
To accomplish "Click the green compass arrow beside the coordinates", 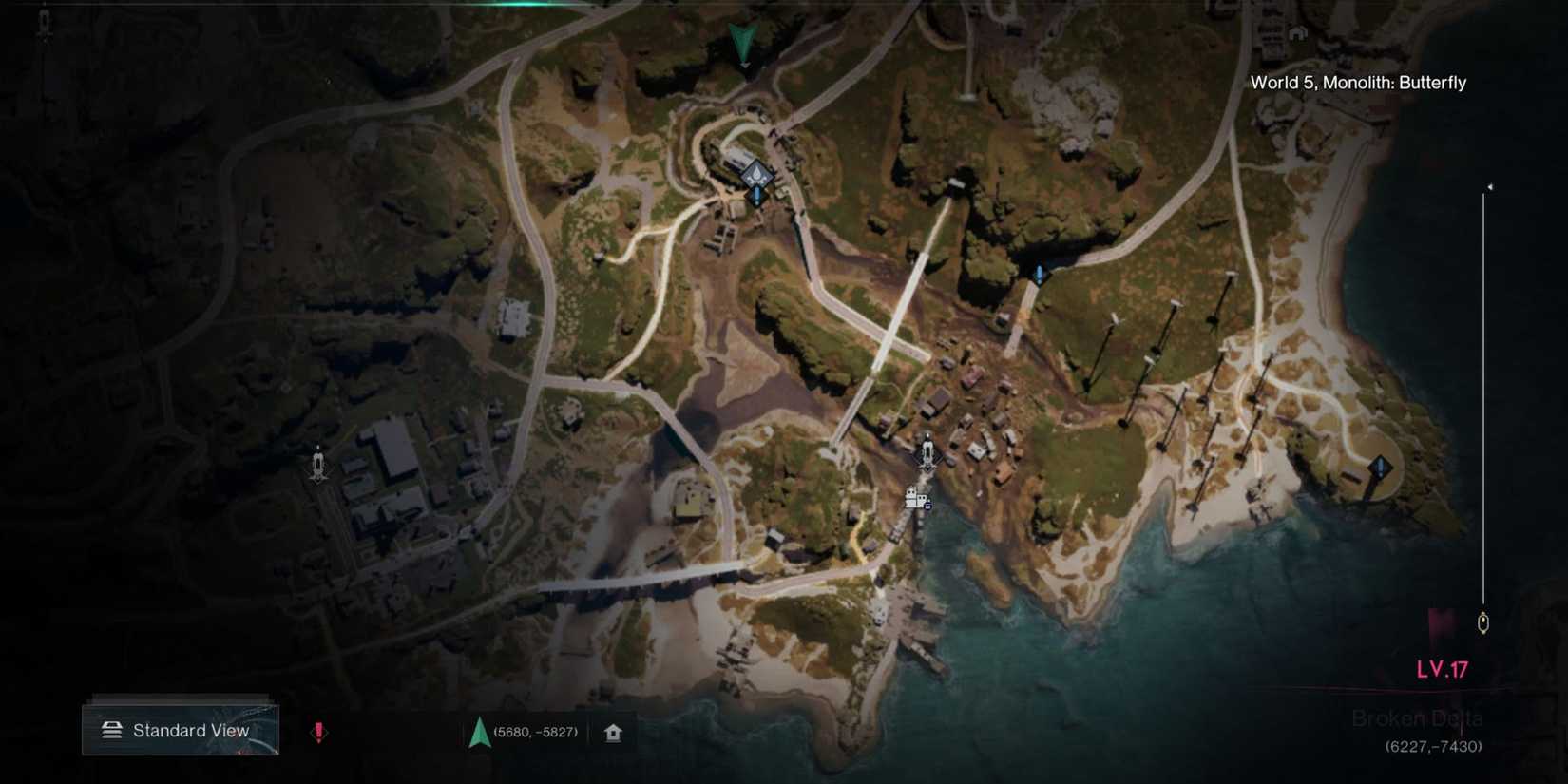I will [x=480, y=732].
